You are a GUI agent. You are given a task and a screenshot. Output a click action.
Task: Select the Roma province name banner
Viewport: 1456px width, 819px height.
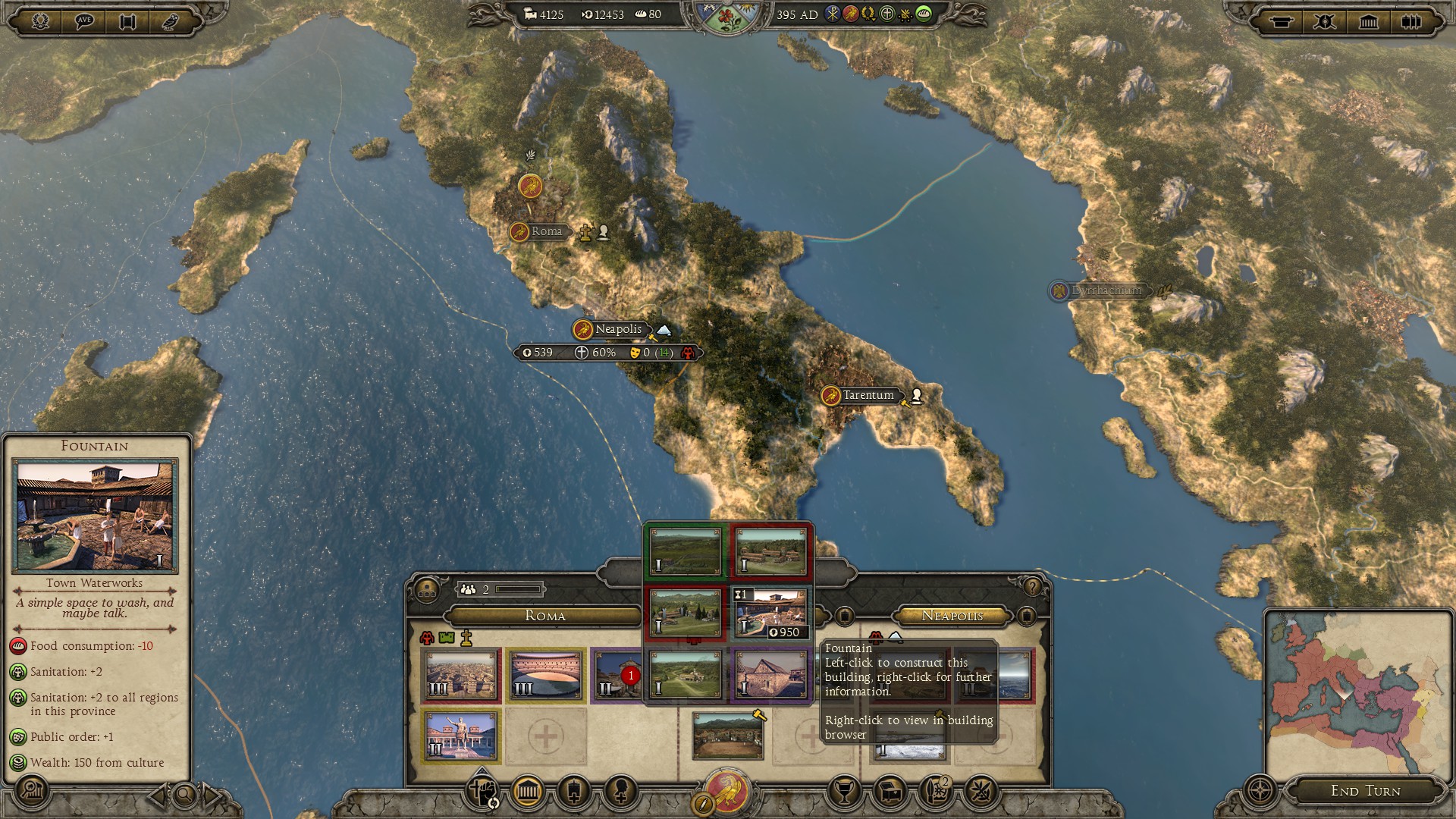click(x=544, y=616)
